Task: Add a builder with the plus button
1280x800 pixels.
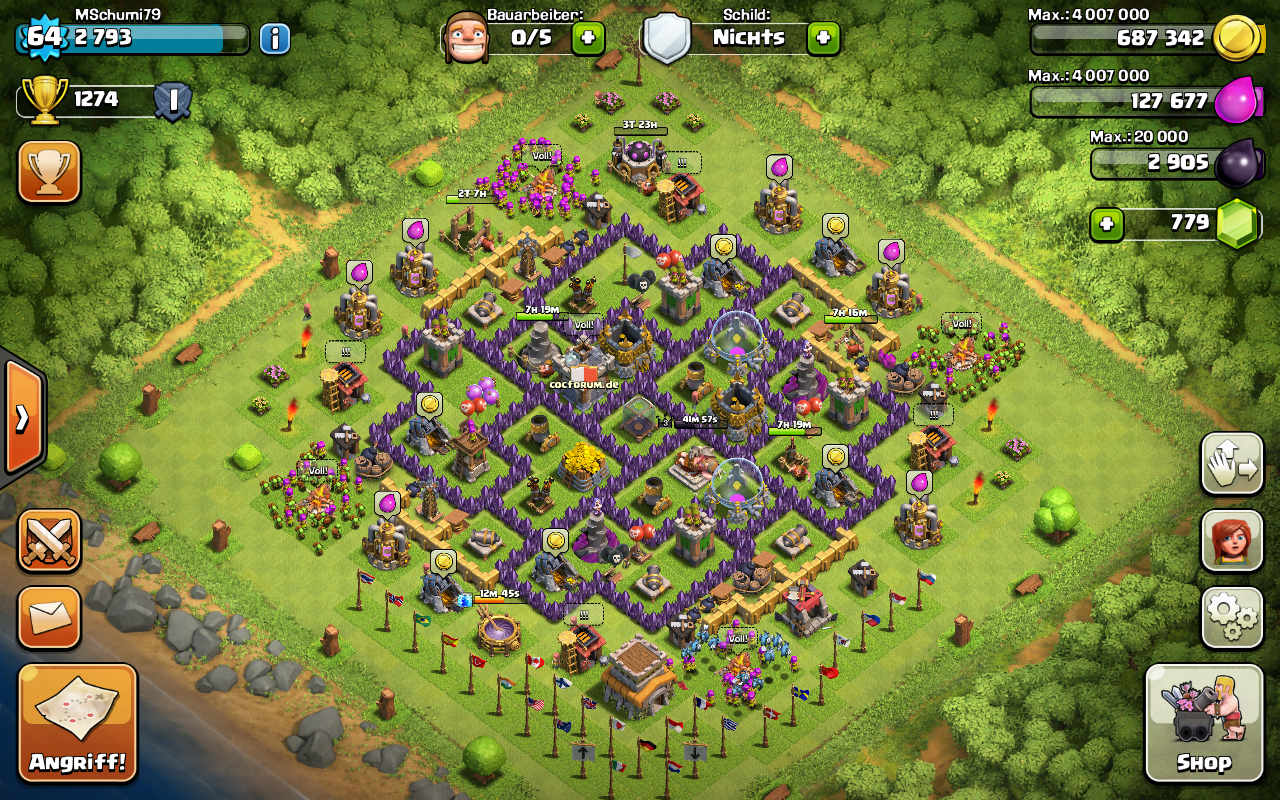Action: click(588, 39)
